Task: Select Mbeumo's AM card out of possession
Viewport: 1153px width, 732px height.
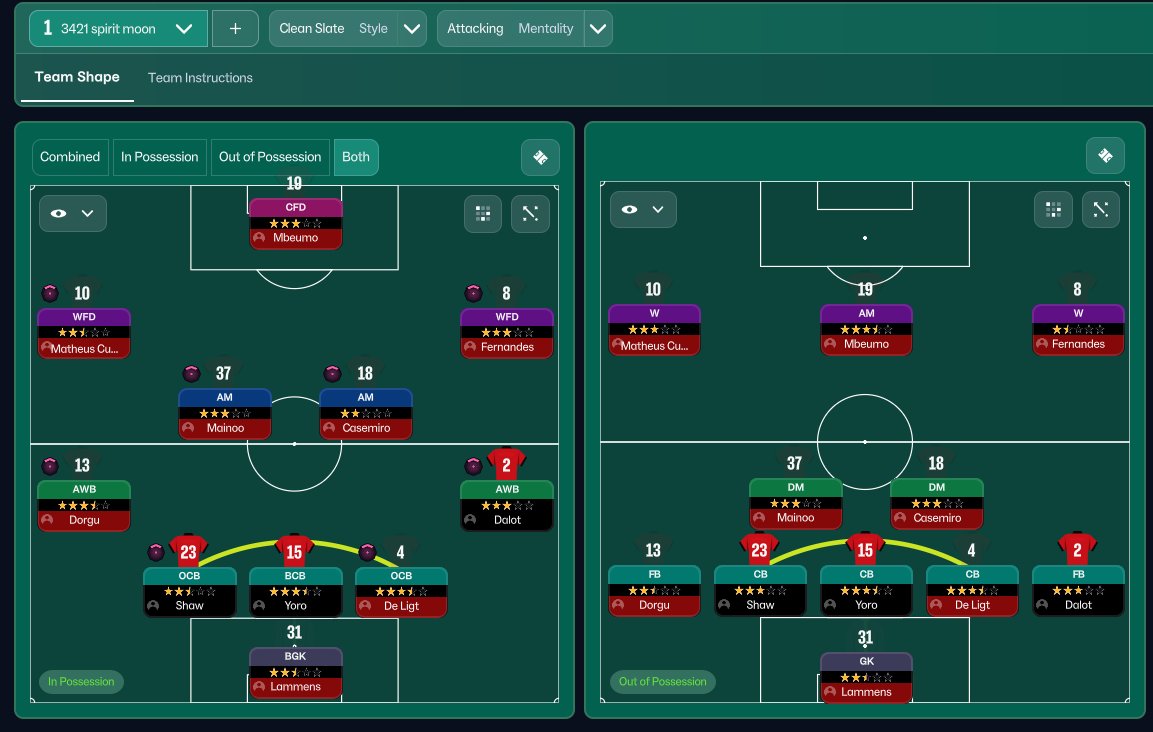Action: coord(866,329)
